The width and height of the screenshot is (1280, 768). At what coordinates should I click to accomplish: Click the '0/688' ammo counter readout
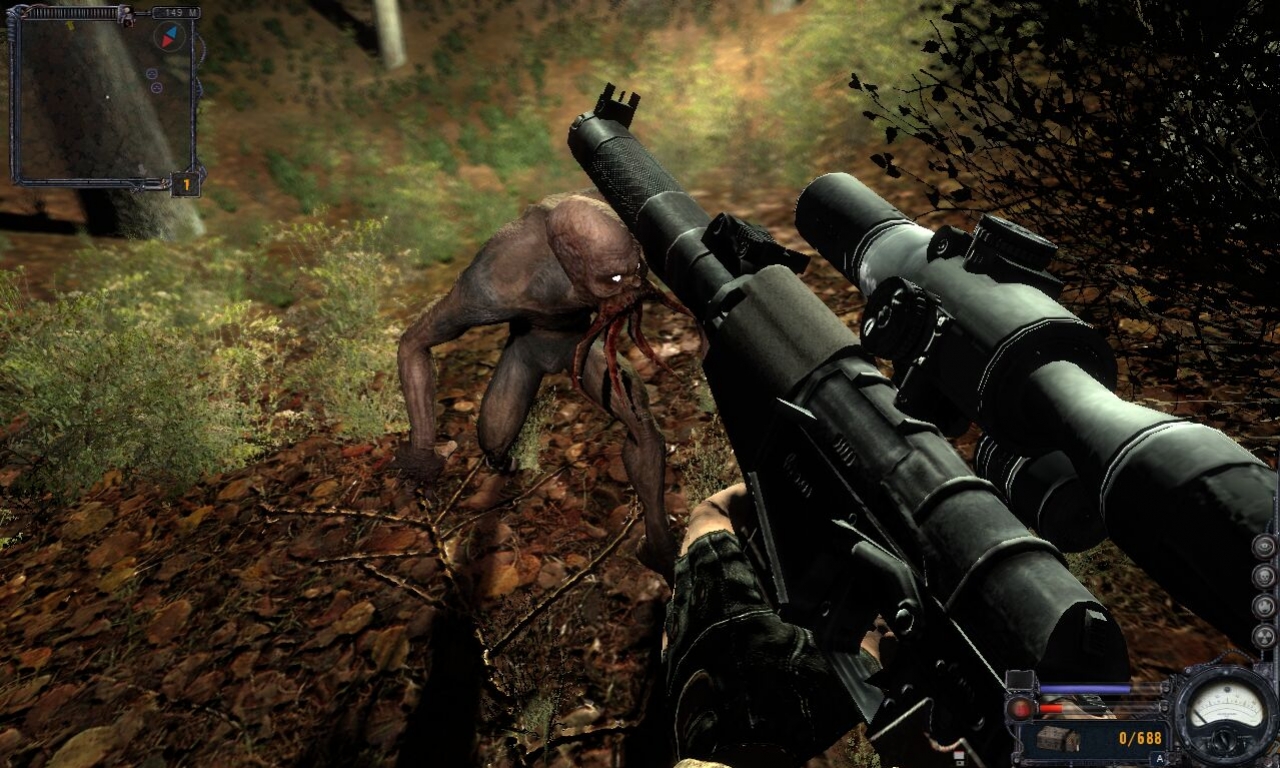(x=1140, y=738)
